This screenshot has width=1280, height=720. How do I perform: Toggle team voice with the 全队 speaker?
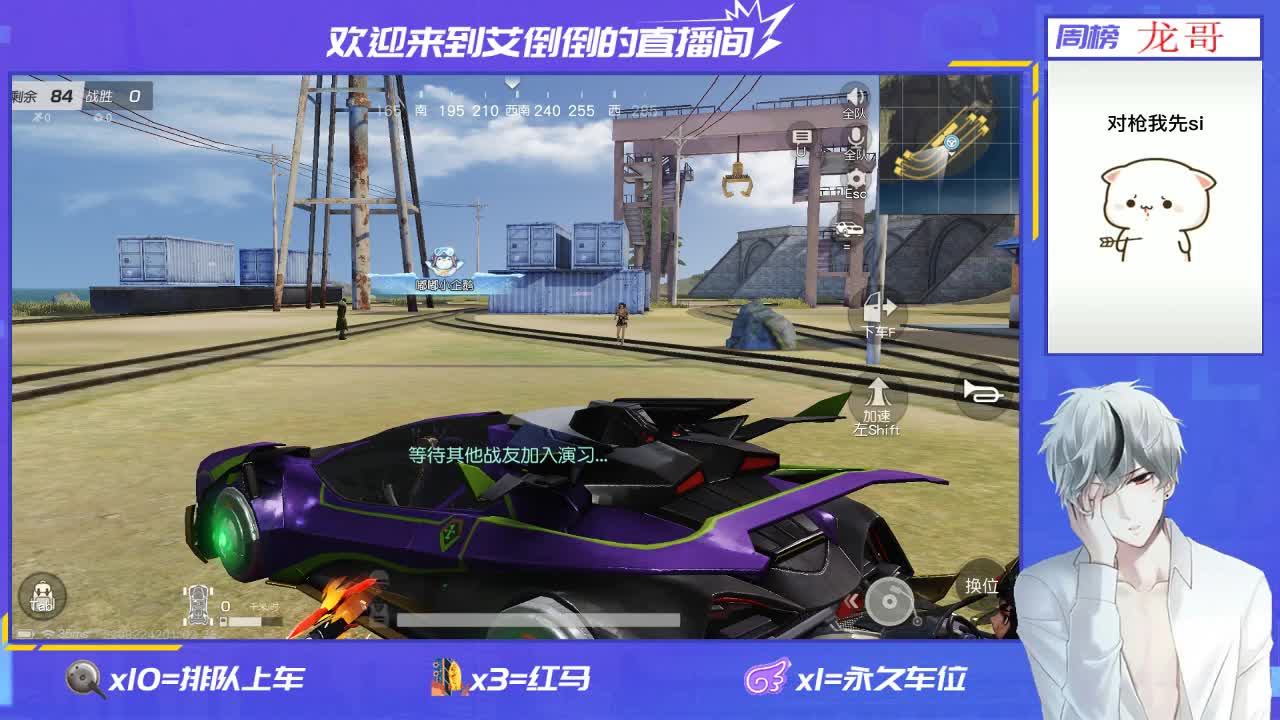pos(855,95)
